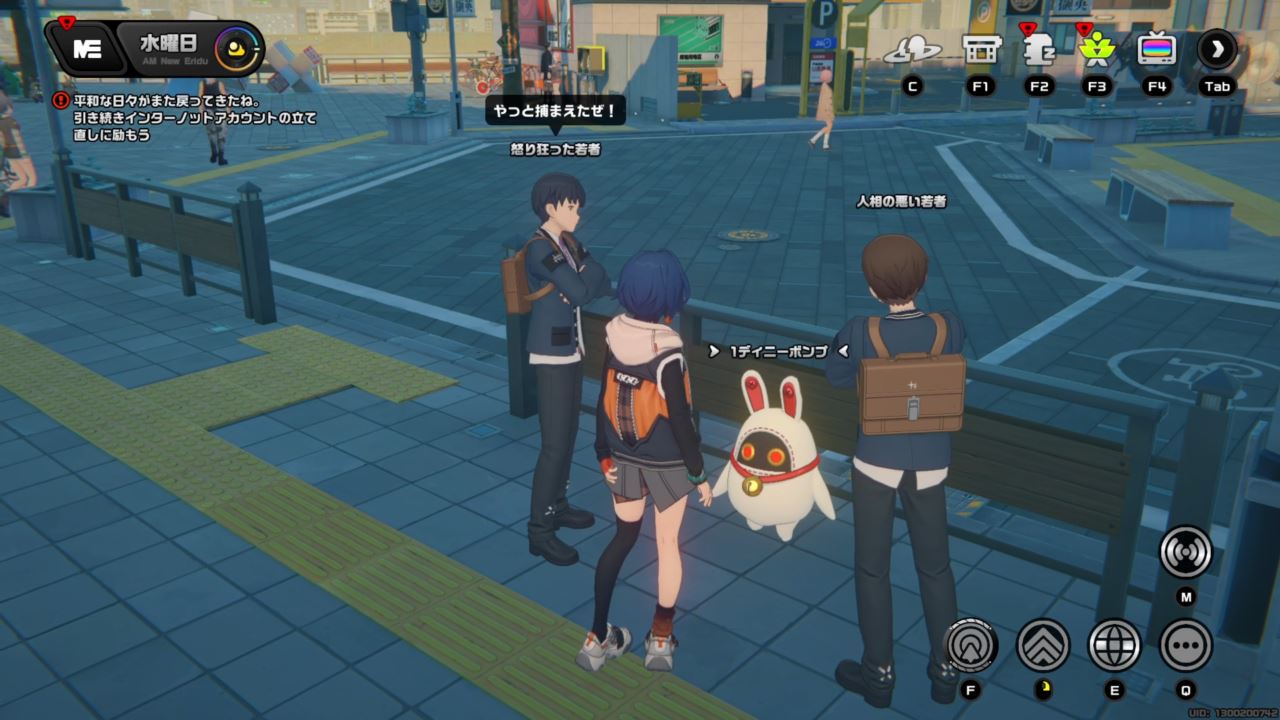Click the circular interact icon labeled F
The image size is (1280, 720).
(x=971, y=647)
